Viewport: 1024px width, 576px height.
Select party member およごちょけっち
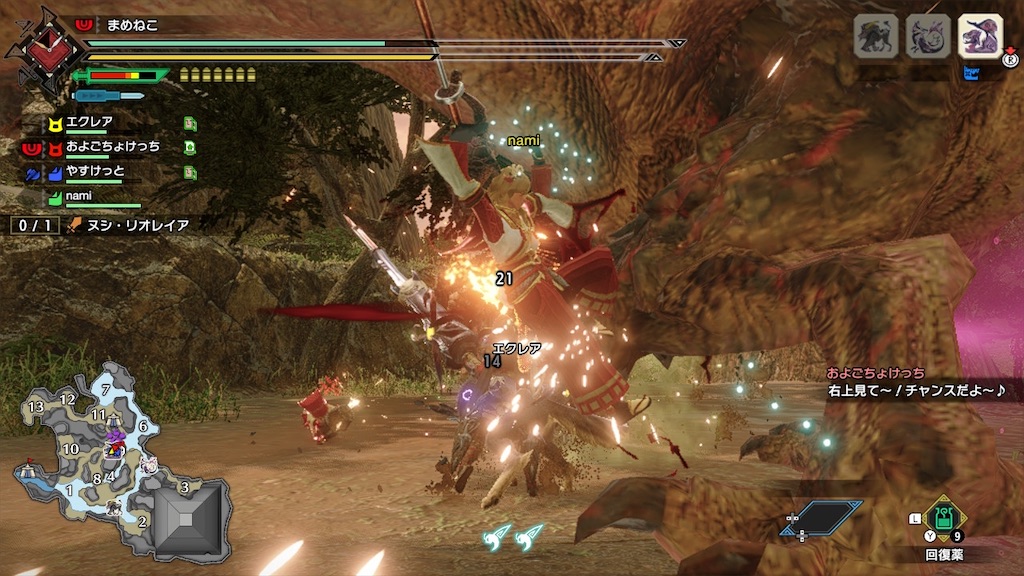click(x=112, y=146)
